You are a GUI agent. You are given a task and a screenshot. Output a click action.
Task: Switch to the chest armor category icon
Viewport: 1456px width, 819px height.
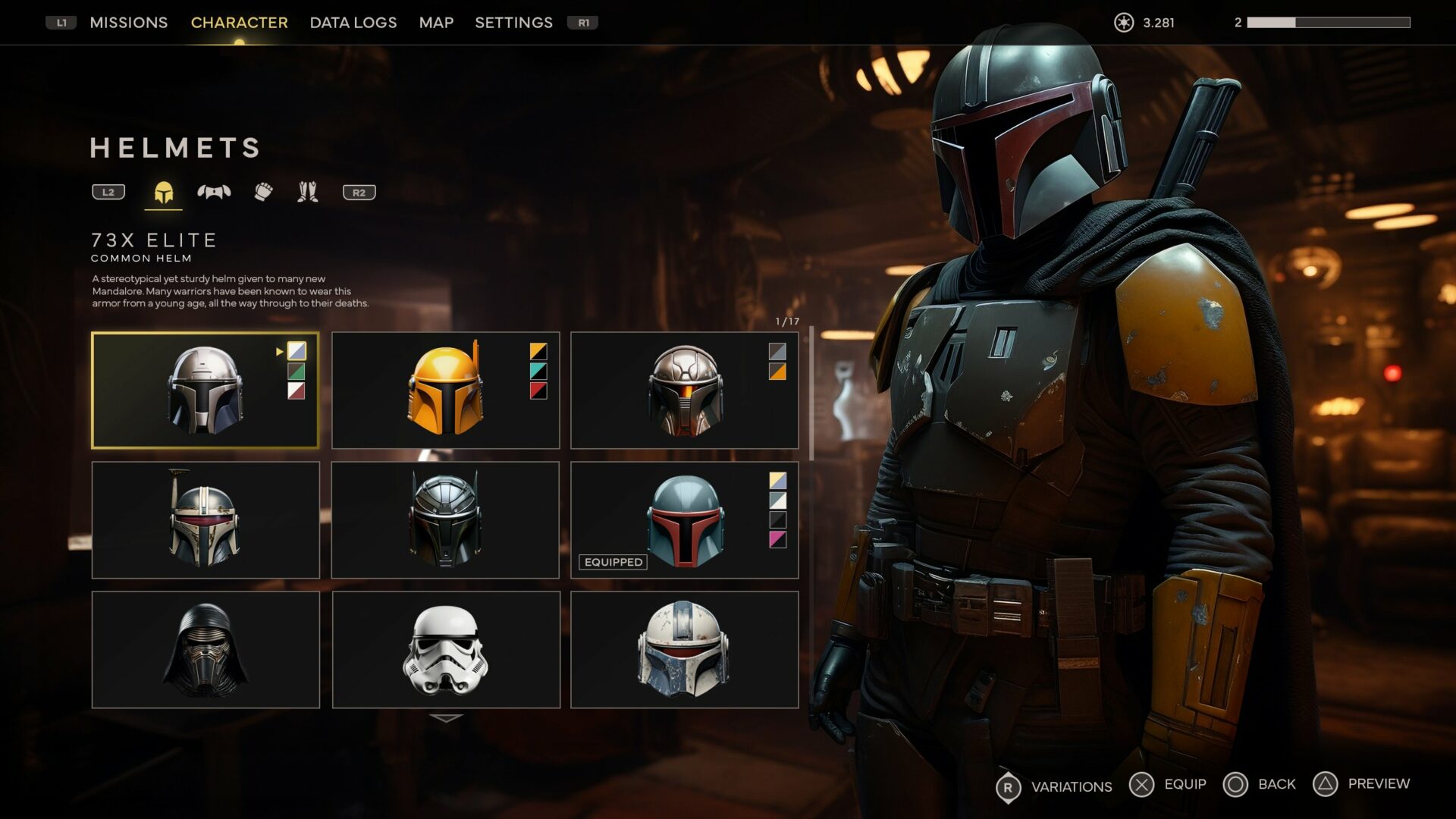click(x=215, y=192)
